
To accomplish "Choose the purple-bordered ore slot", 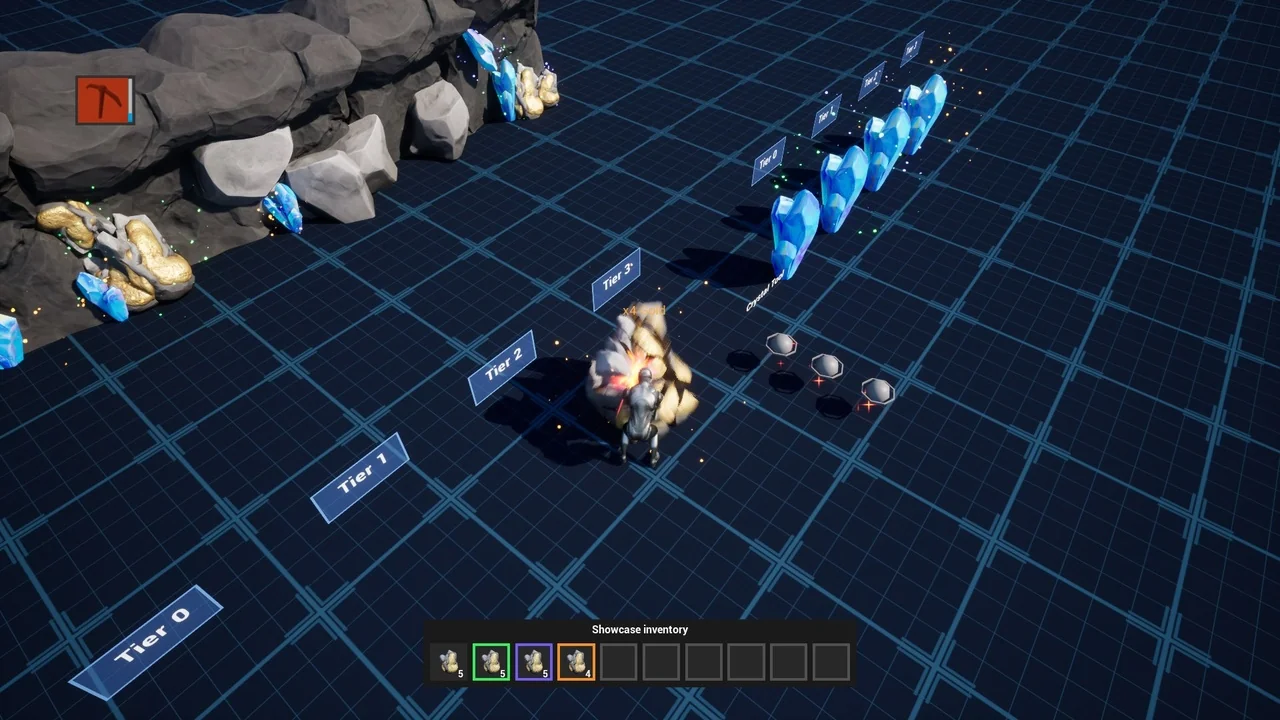I will [534, 662].
